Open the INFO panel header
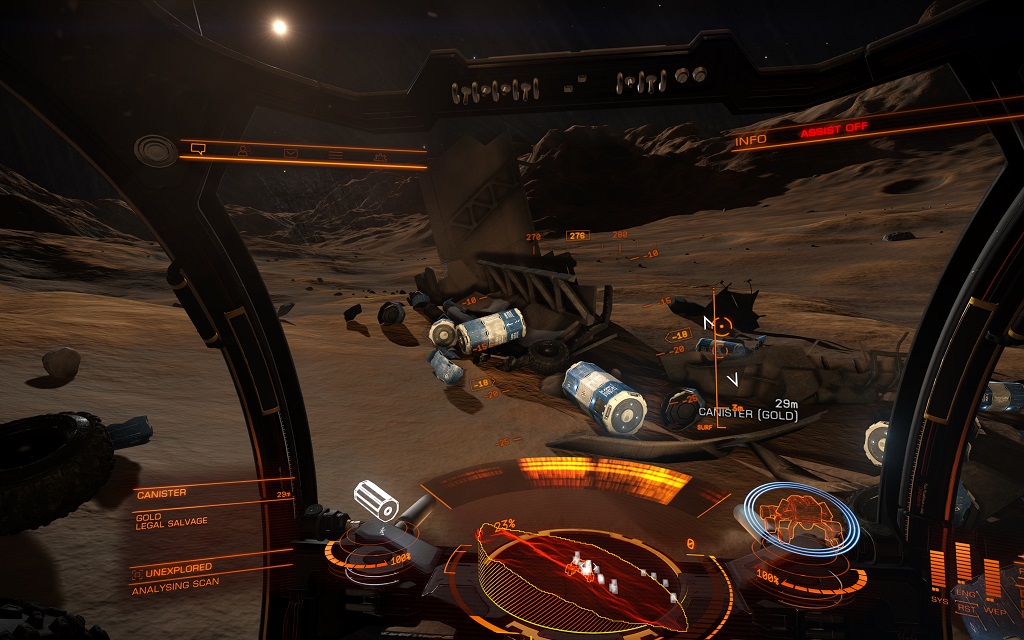This screenshot has width=1024, height=640. pyautogui.click(x=751, y=141)
